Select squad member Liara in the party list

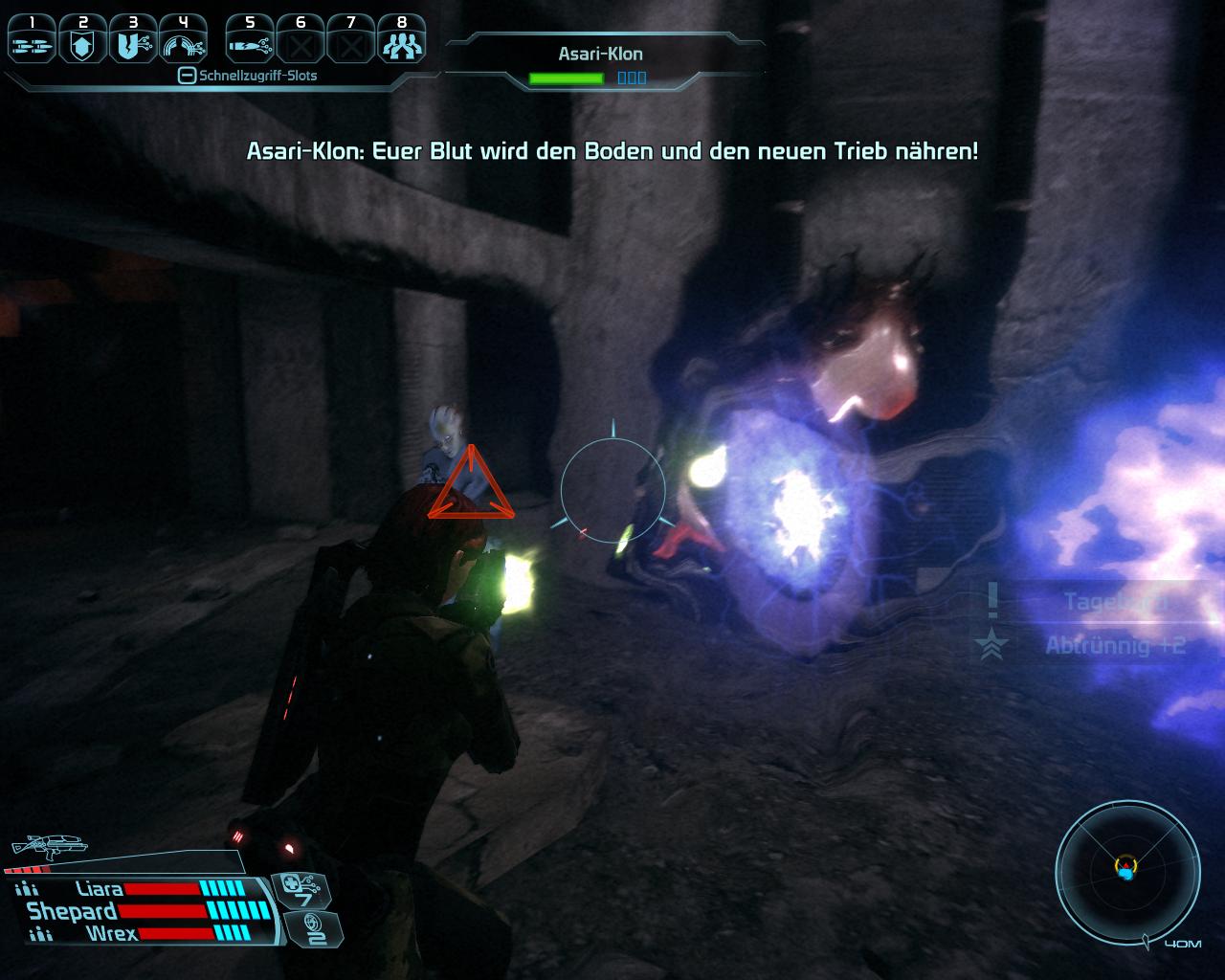click(x=99, y=889)
